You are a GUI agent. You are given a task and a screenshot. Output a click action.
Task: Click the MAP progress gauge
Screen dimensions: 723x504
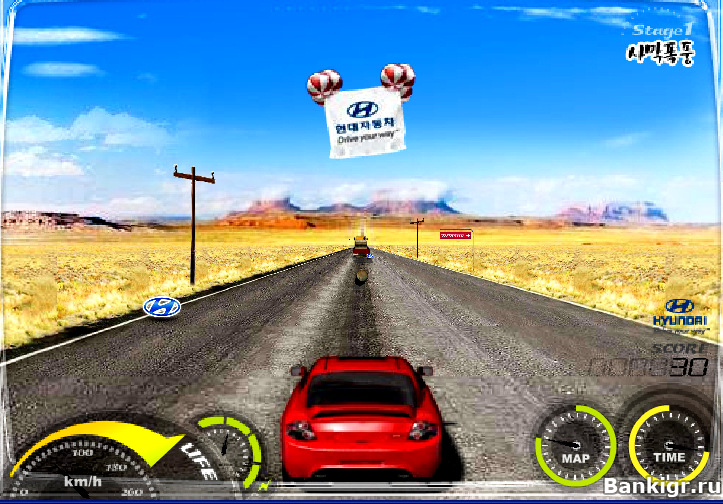click(574, 446)
